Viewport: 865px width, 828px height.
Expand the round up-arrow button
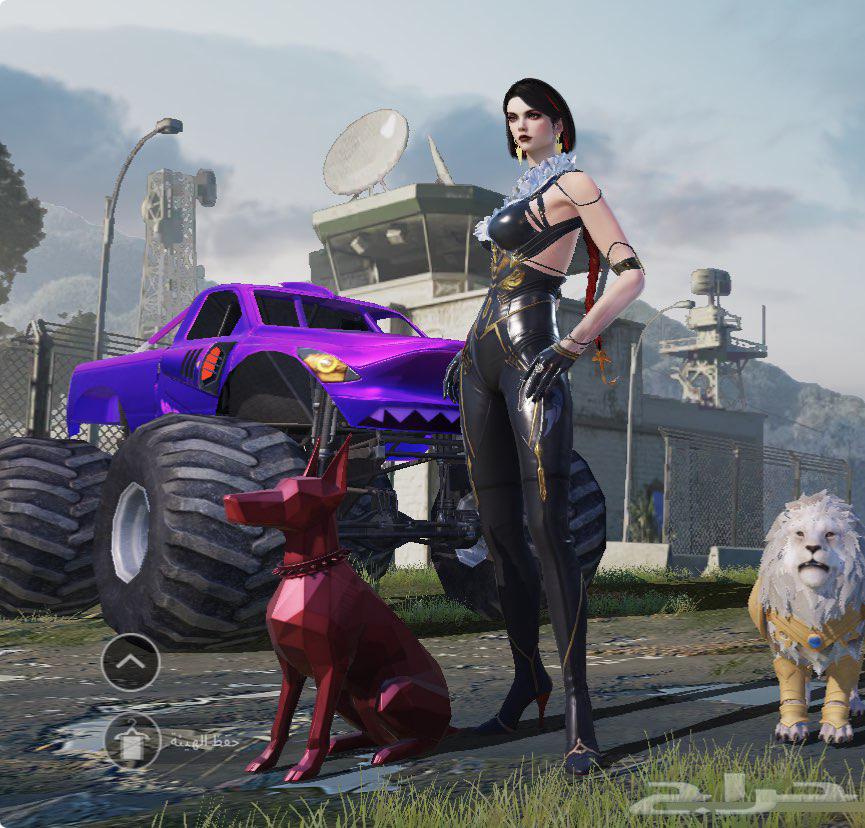coord(131,662)
